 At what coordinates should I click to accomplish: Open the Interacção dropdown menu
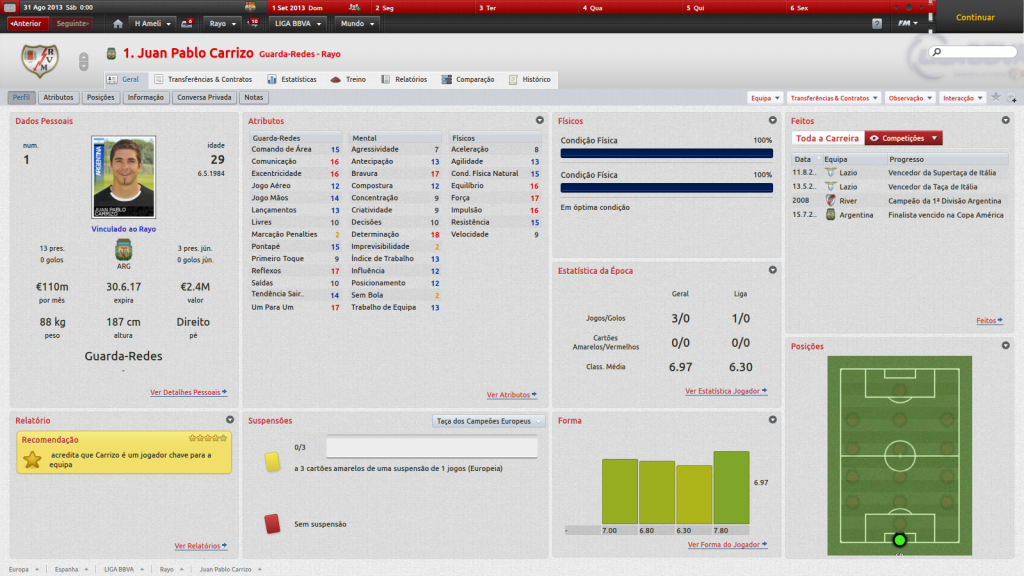pyautogui.click(x=962, y=98)
